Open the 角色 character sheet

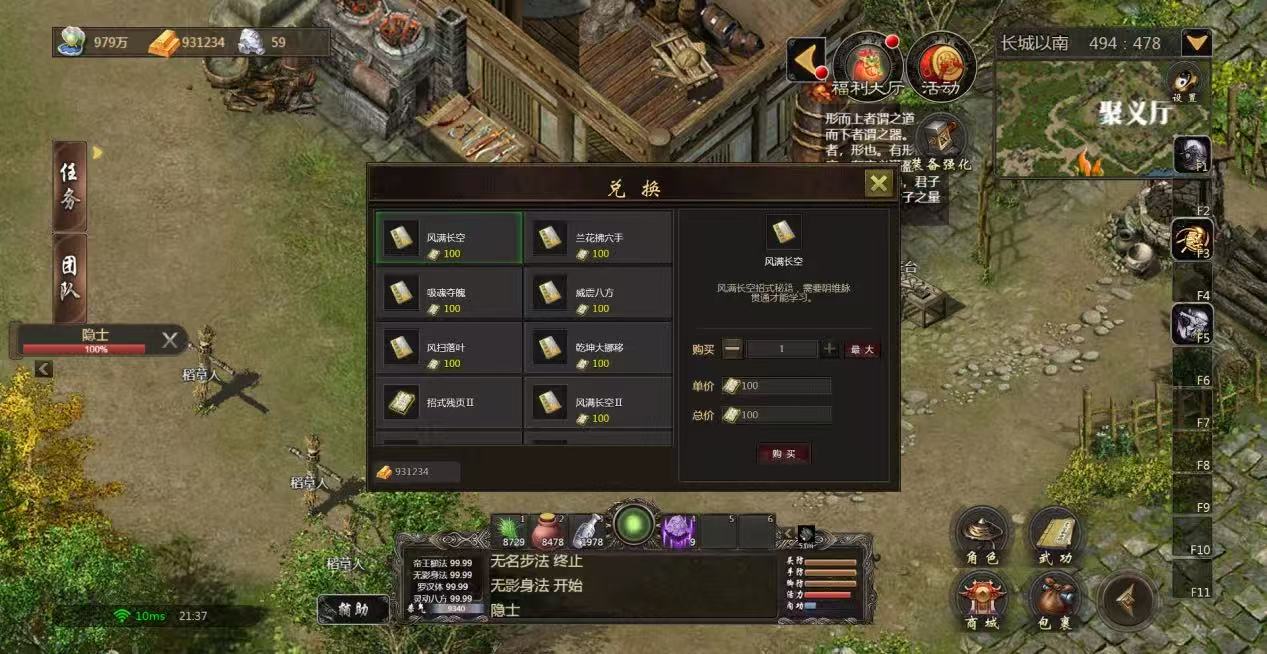click(x=980, y=537)
